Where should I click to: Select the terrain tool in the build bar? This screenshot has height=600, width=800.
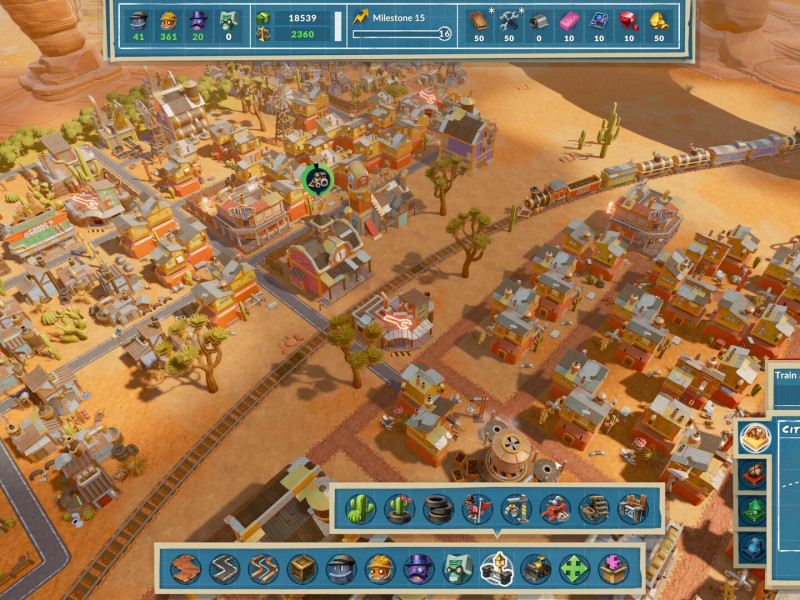(x=186, y=569)
